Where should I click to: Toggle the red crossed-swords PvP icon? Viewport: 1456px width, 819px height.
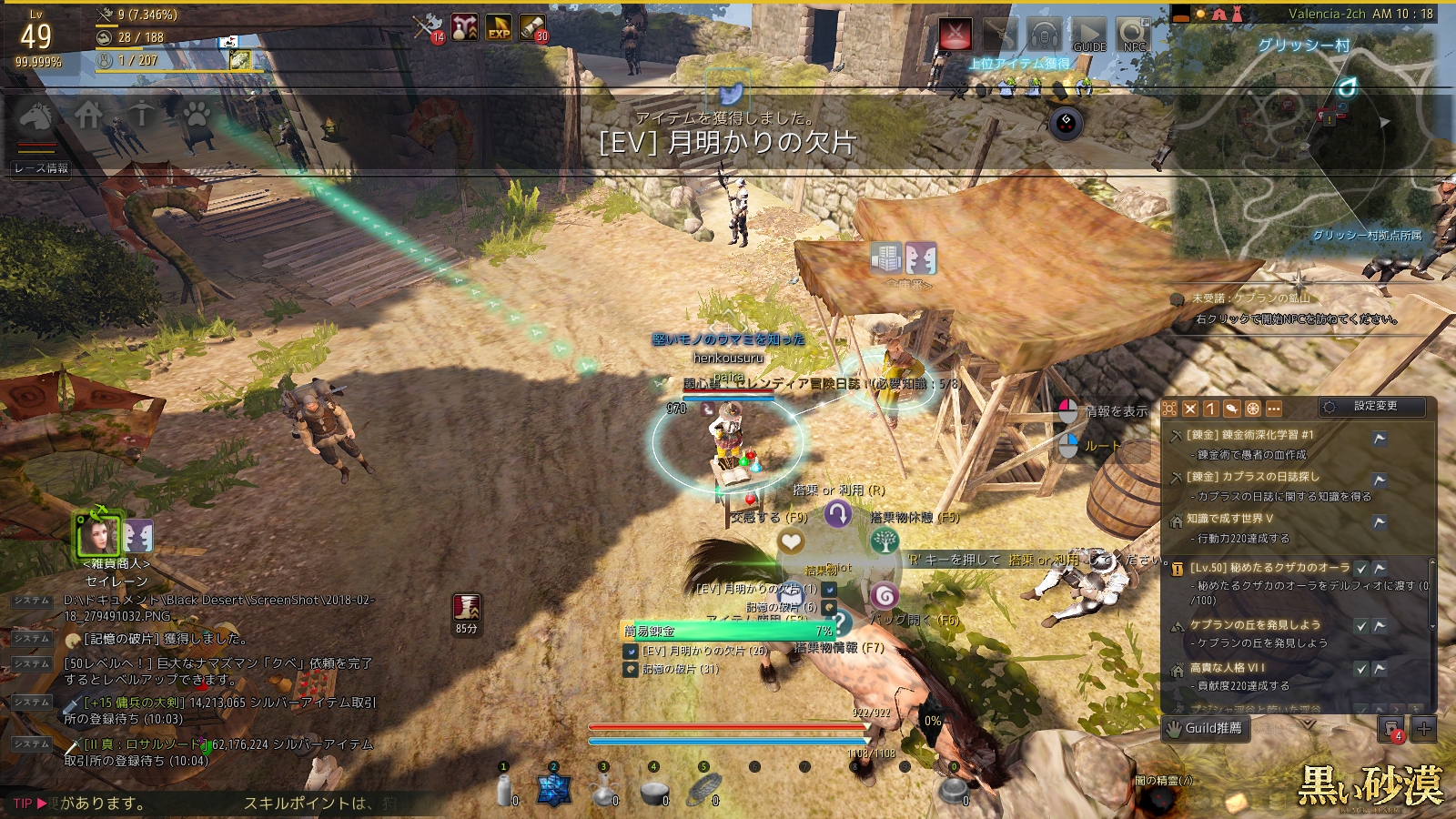tap(955, 35)
